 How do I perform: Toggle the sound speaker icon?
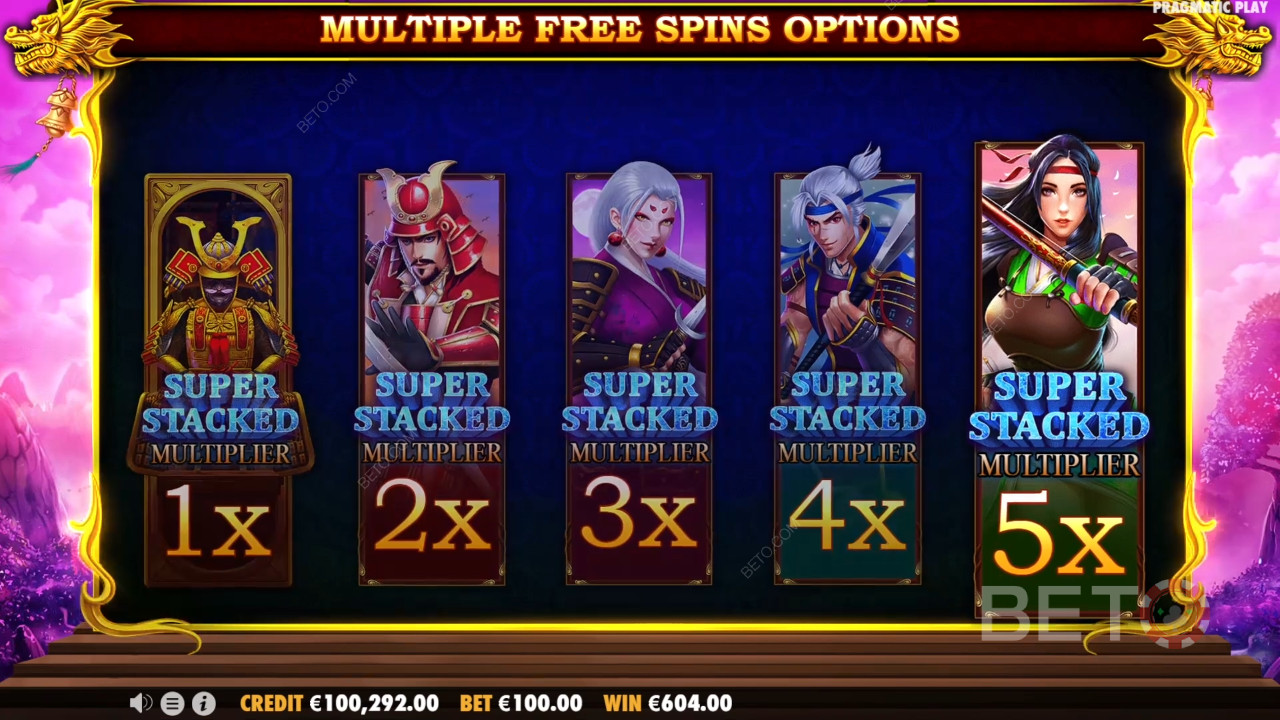140,703
